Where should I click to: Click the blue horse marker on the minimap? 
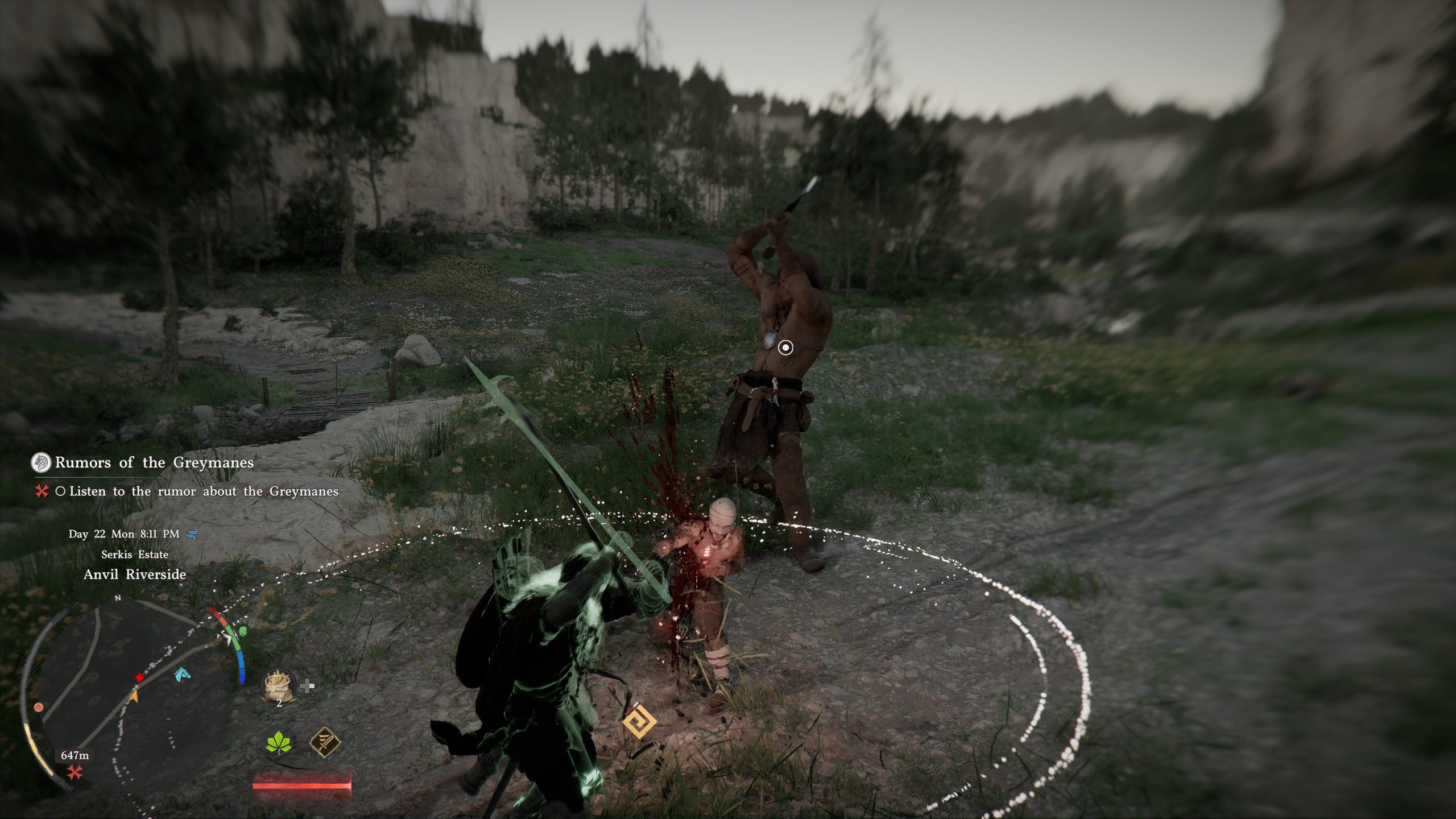181,674
